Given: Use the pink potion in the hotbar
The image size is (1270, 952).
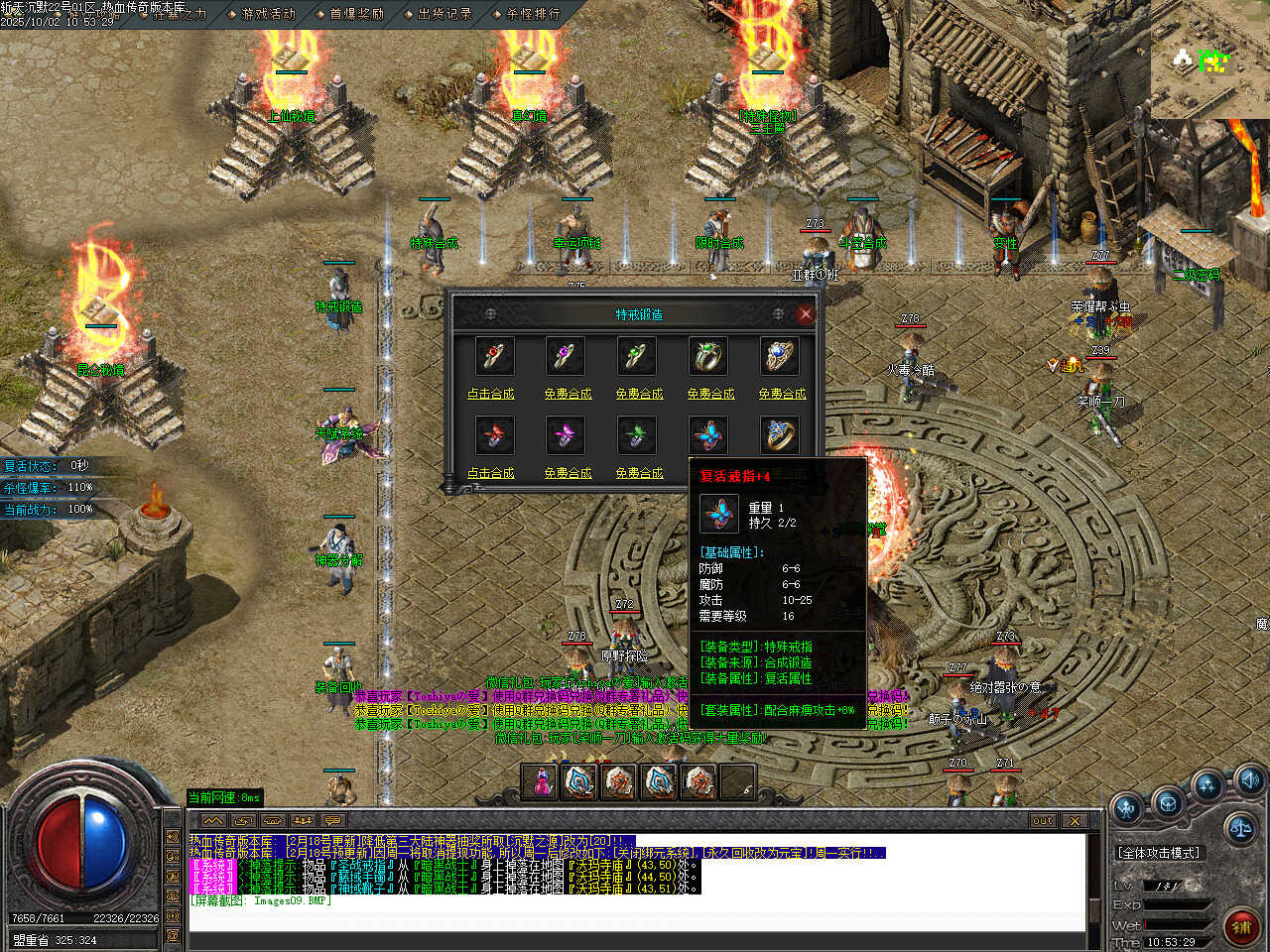Looking at the screenshot, I should 542,781.
